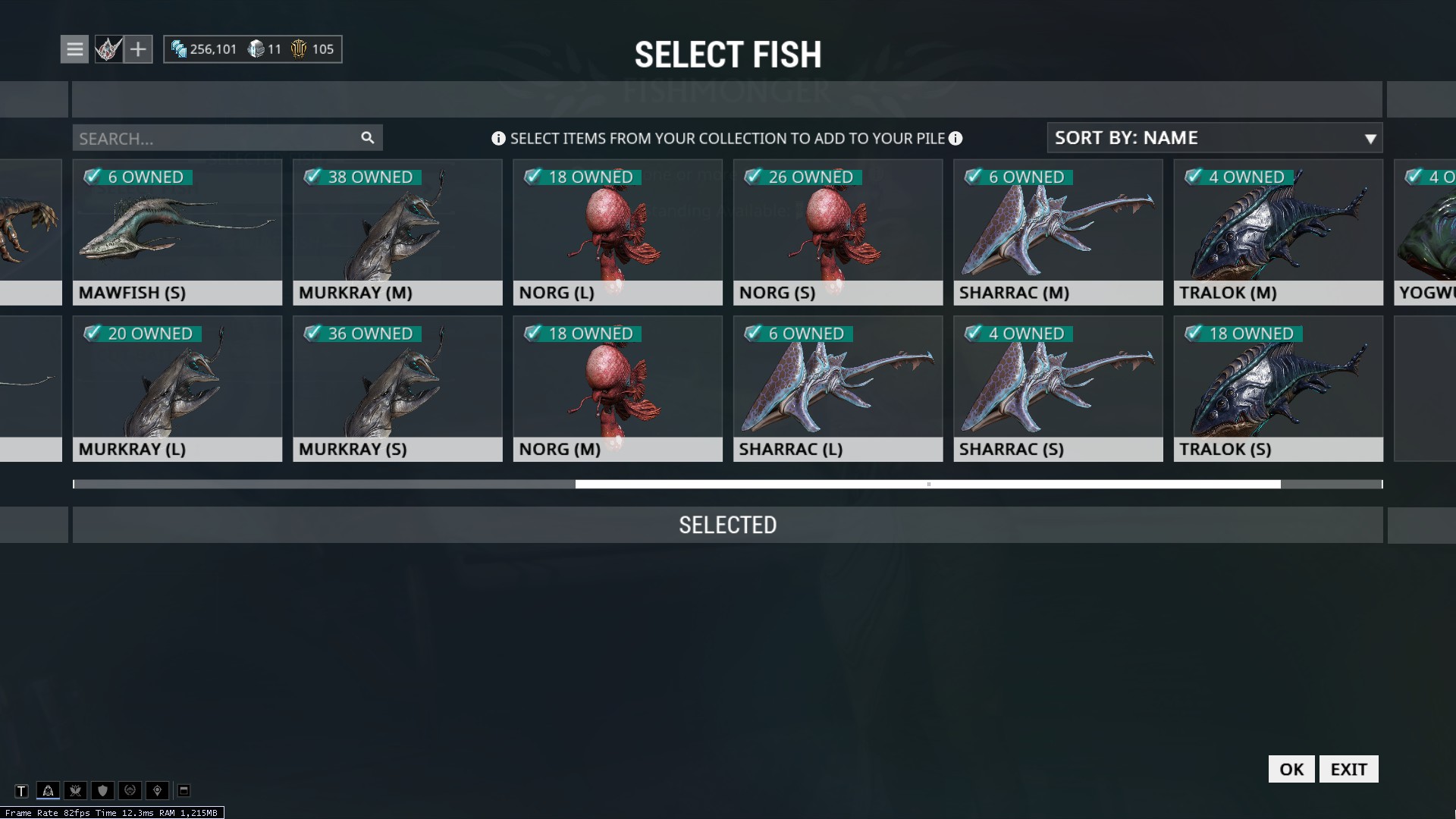The width and height of the screenshot is (1456, 819).
Task: Select the Sharrac (L) tile
Action: pyautogui.click(x=838, y=388)
